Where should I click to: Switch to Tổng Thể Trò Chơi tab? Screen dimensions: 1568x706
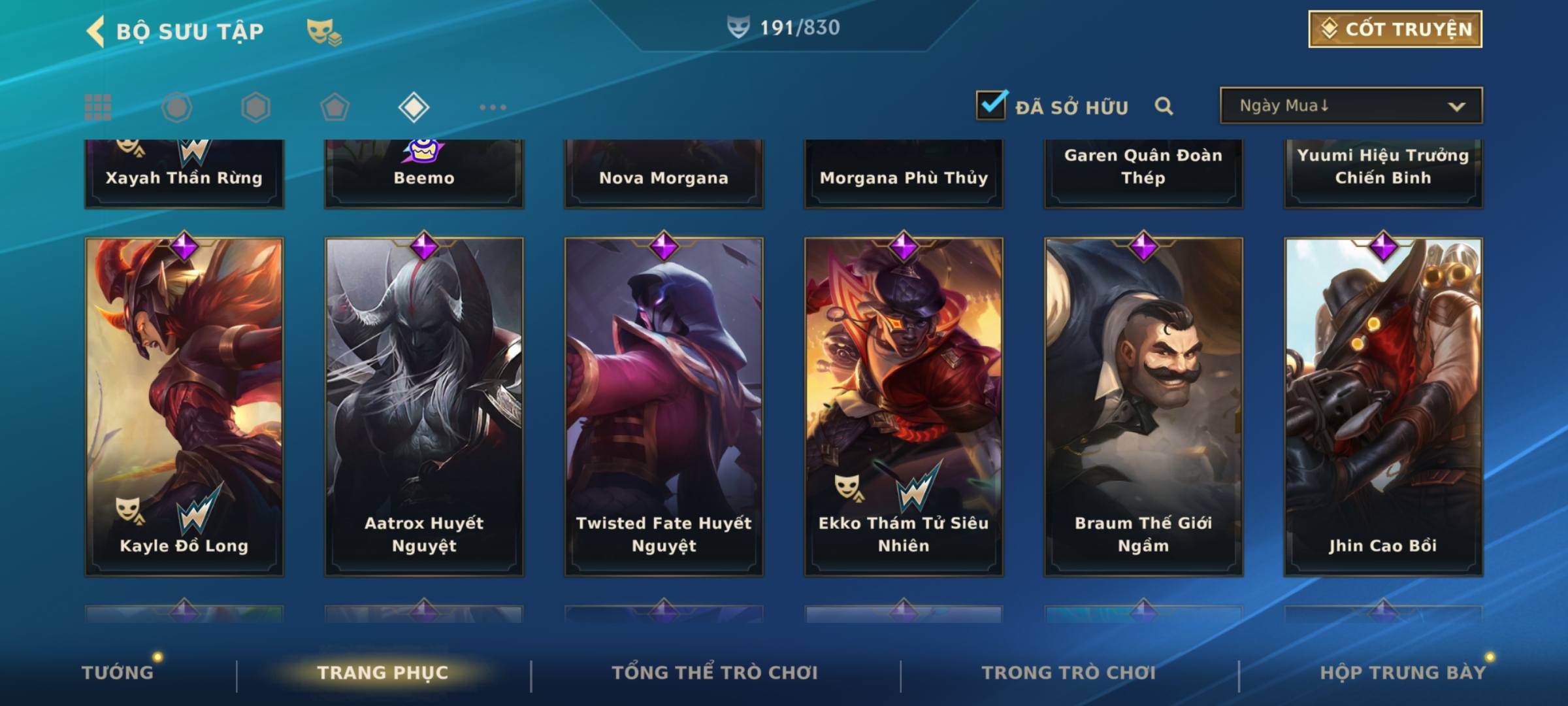click(715, 672)
